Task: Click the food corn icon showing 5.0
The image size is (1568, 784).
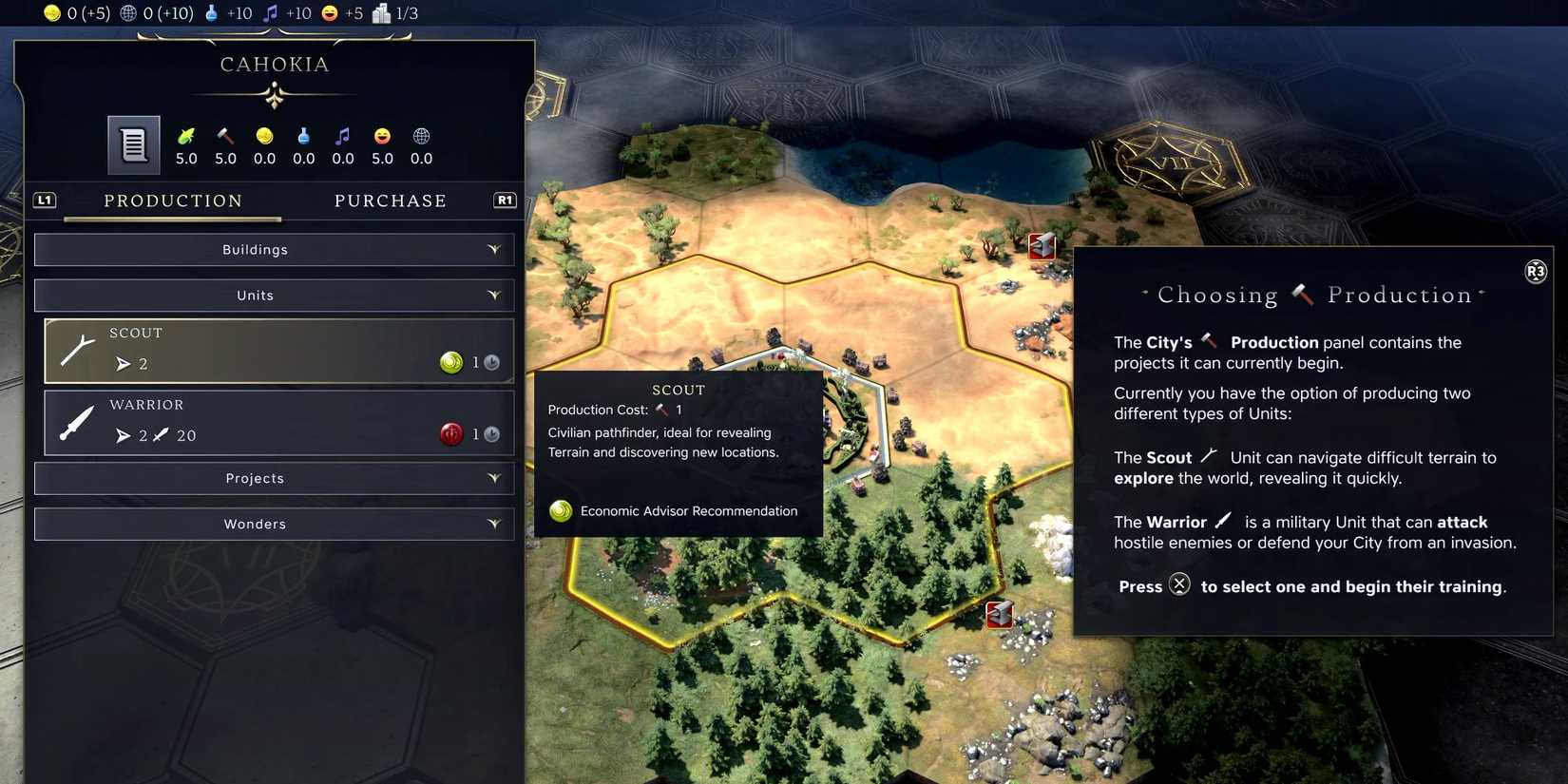Action: (x=186, y=135)
